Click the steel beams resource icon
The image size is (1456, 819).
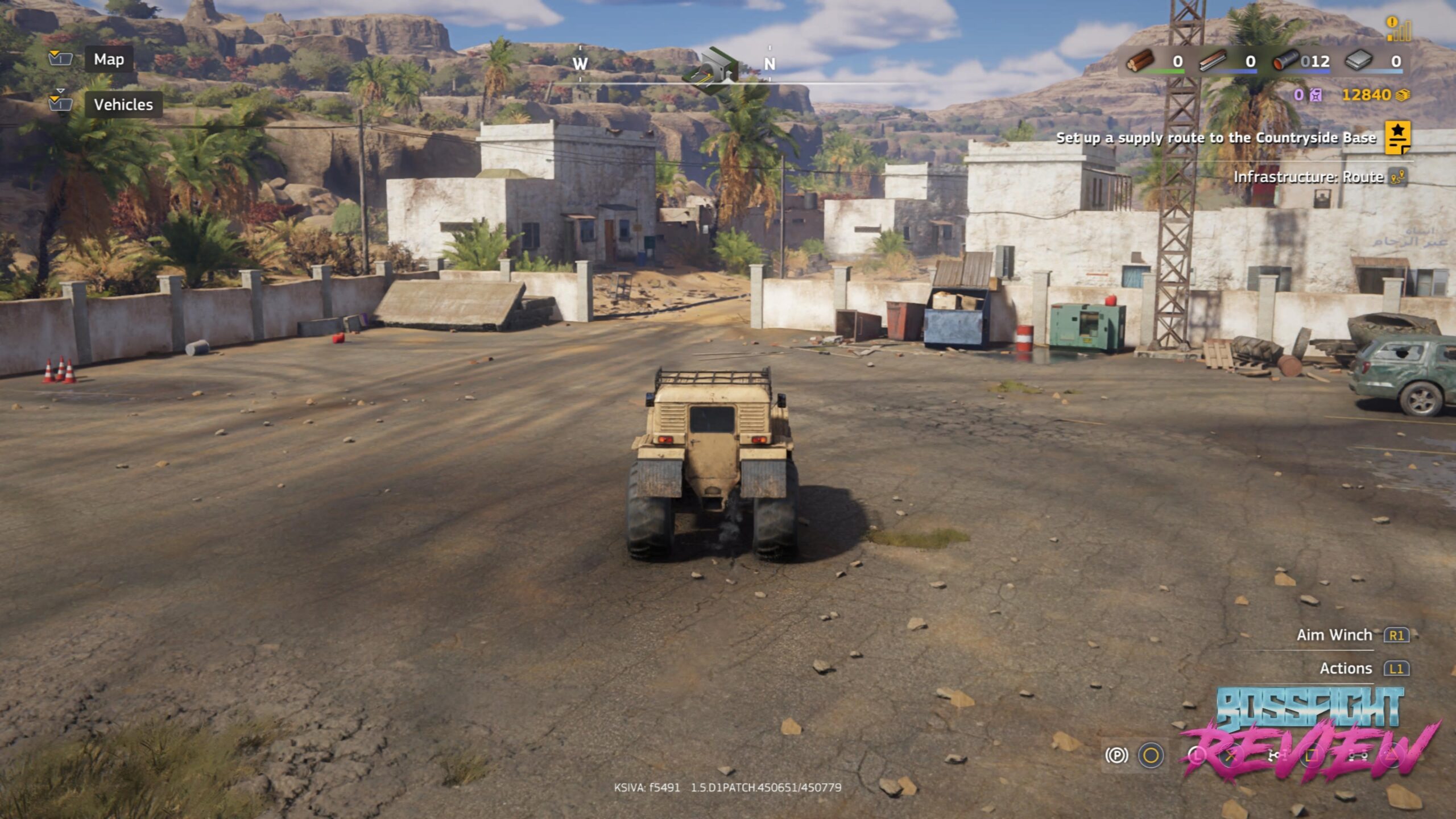coord(1213,61)
